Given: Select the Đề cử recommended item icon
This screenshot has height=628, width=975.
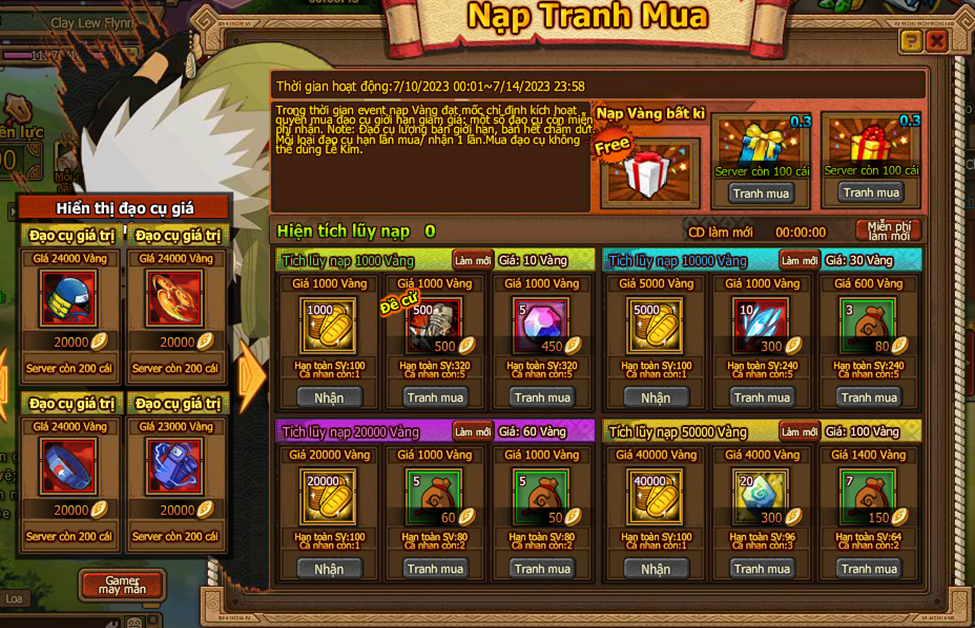Looking at the screenshot, I should pos(434,326).
